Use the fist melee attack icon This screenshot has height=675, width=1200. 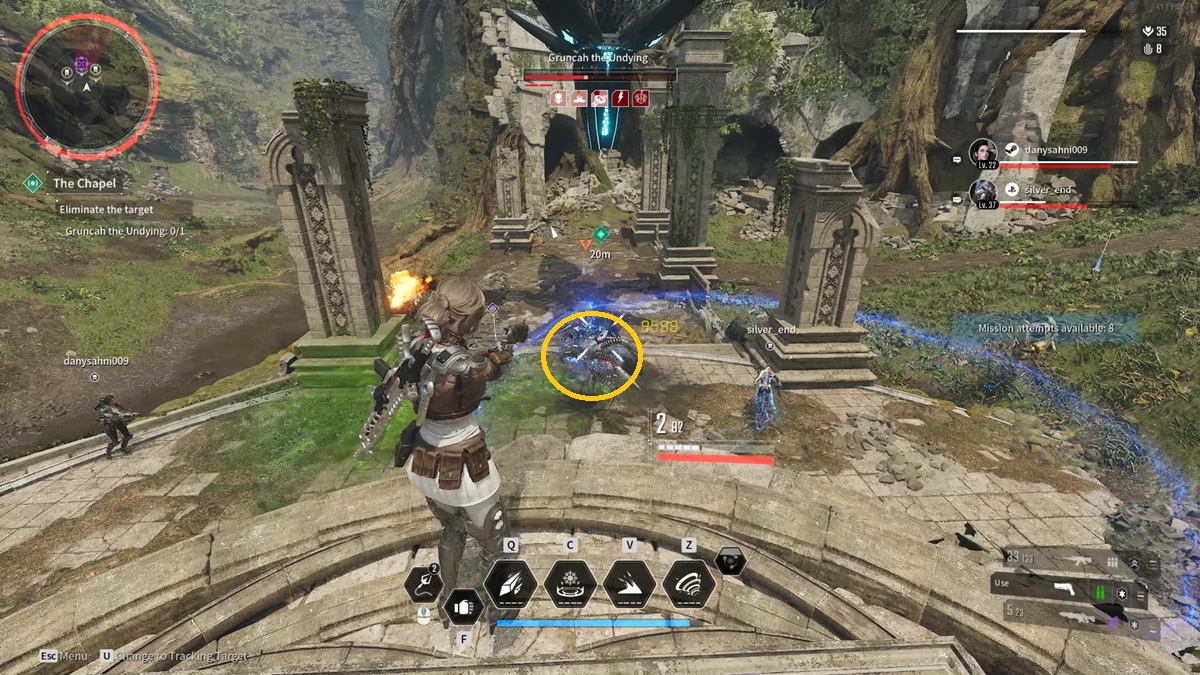point(463,605)
